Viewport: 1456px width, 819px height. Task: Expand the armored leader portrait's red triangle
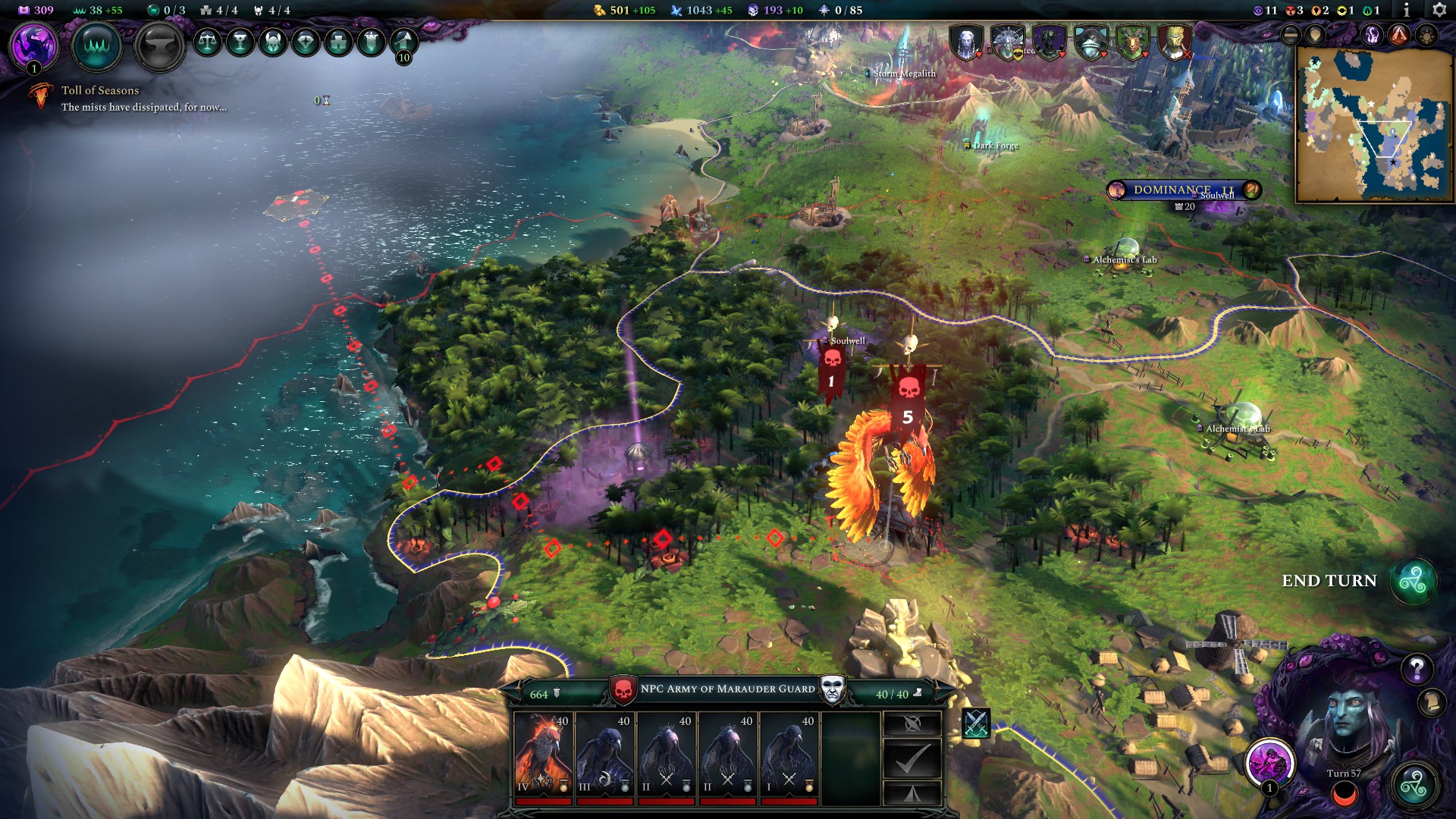point(1062,55)
